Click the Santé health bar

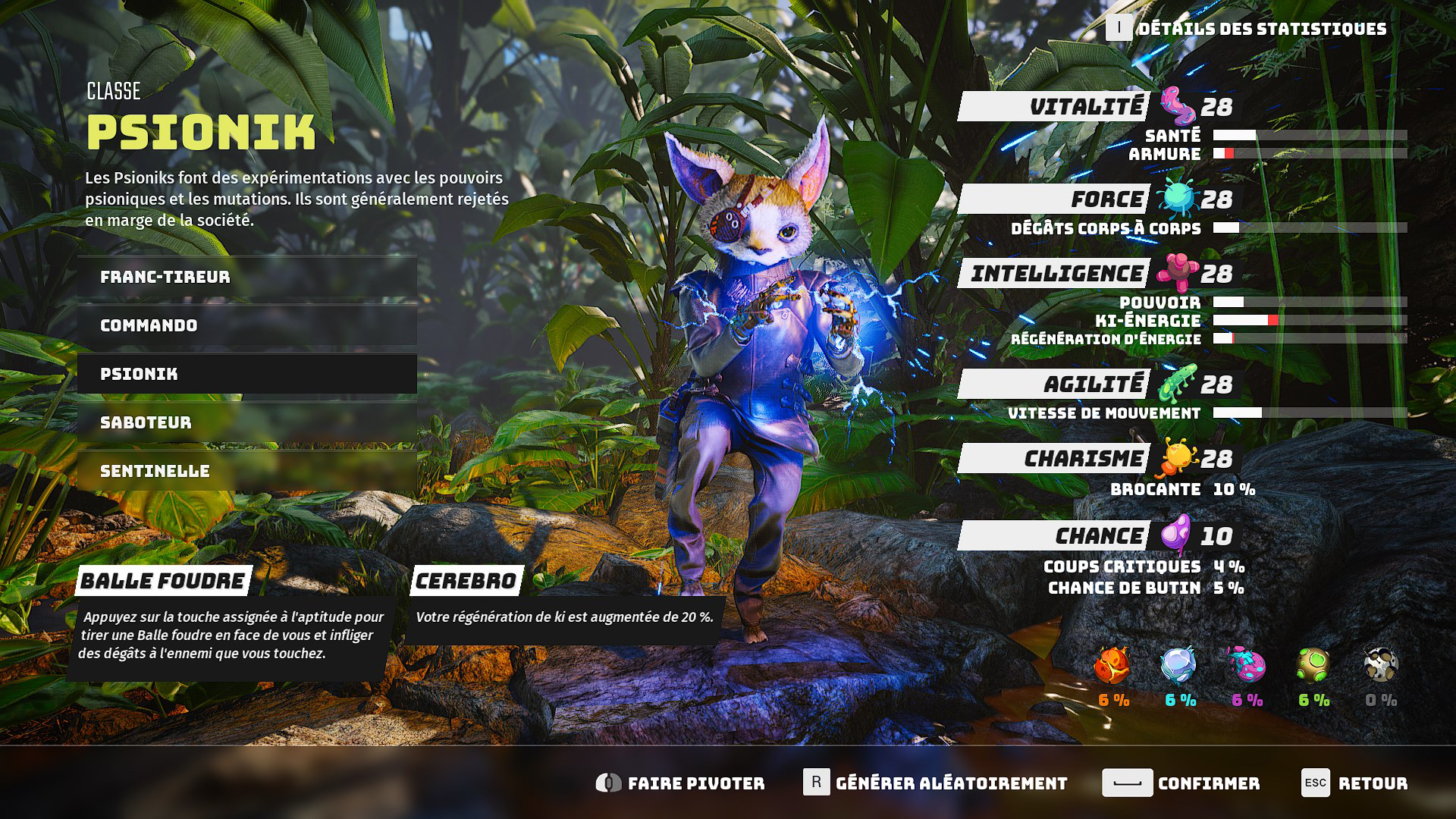tap(1236, 137)
